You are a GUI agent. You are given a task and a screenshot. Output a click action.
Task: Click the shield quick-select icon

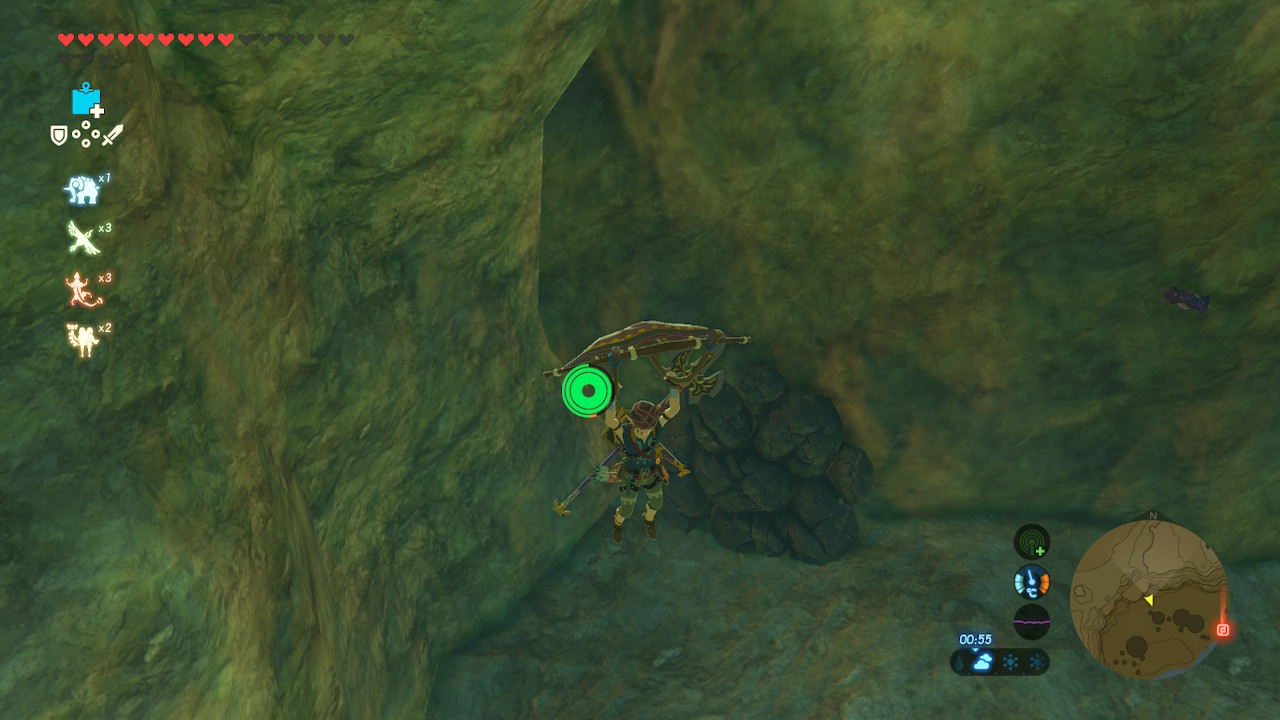(x=59, y=135)
